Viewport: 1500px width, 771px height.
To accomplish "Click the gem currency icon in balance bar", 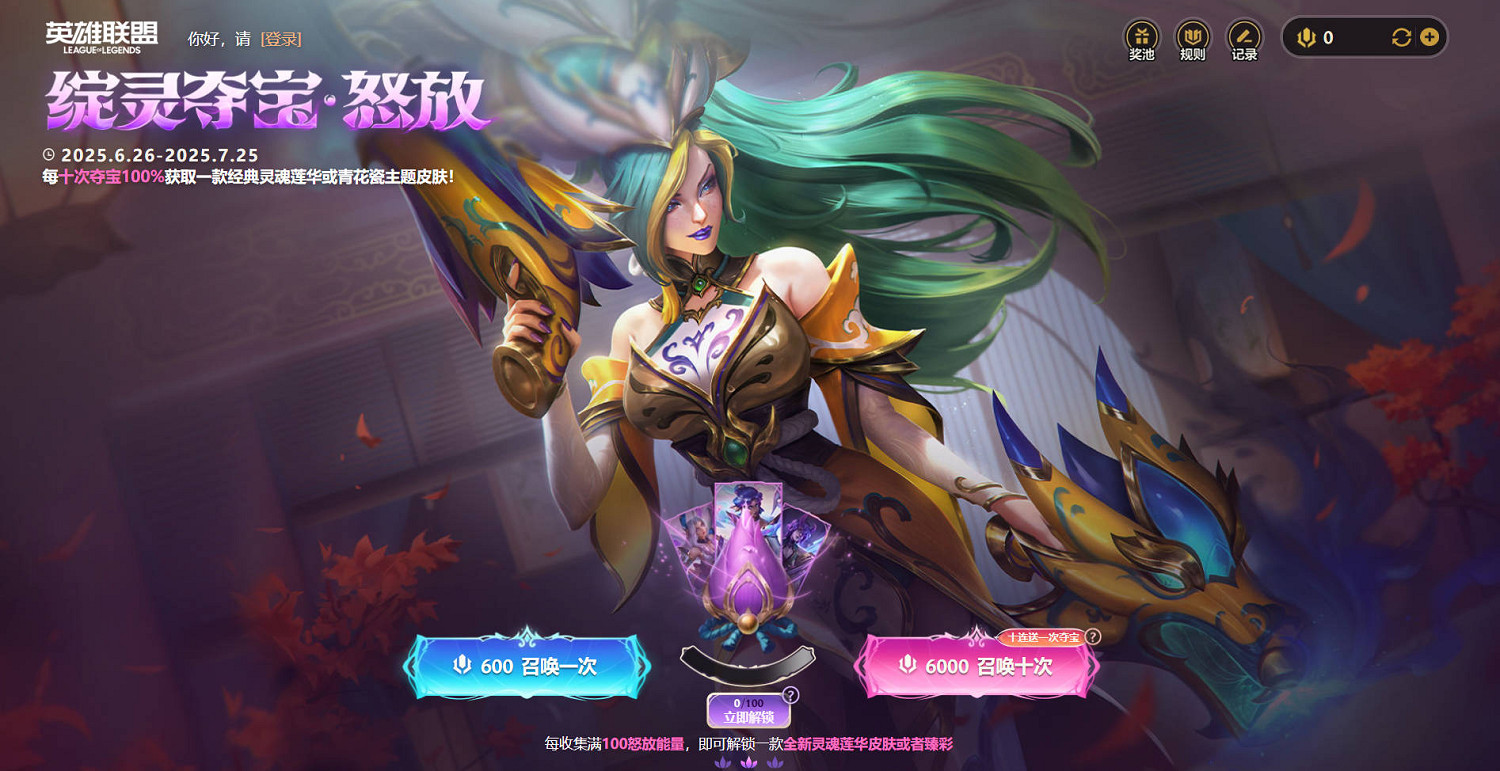I will pos(1307,37).
